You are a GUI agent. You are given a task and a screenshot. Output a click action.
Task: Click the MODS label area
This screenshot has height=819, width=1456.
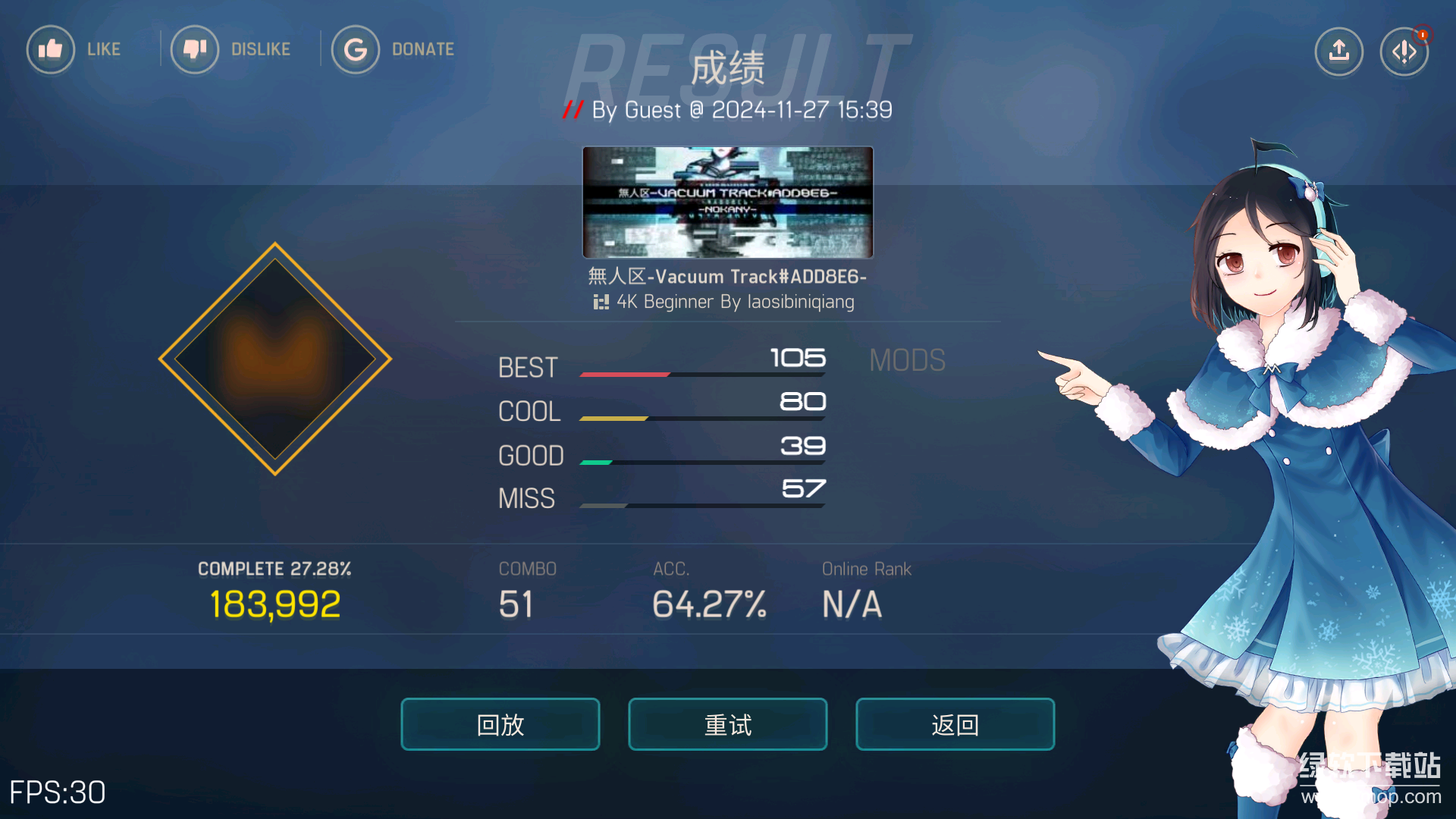(907, 360)
